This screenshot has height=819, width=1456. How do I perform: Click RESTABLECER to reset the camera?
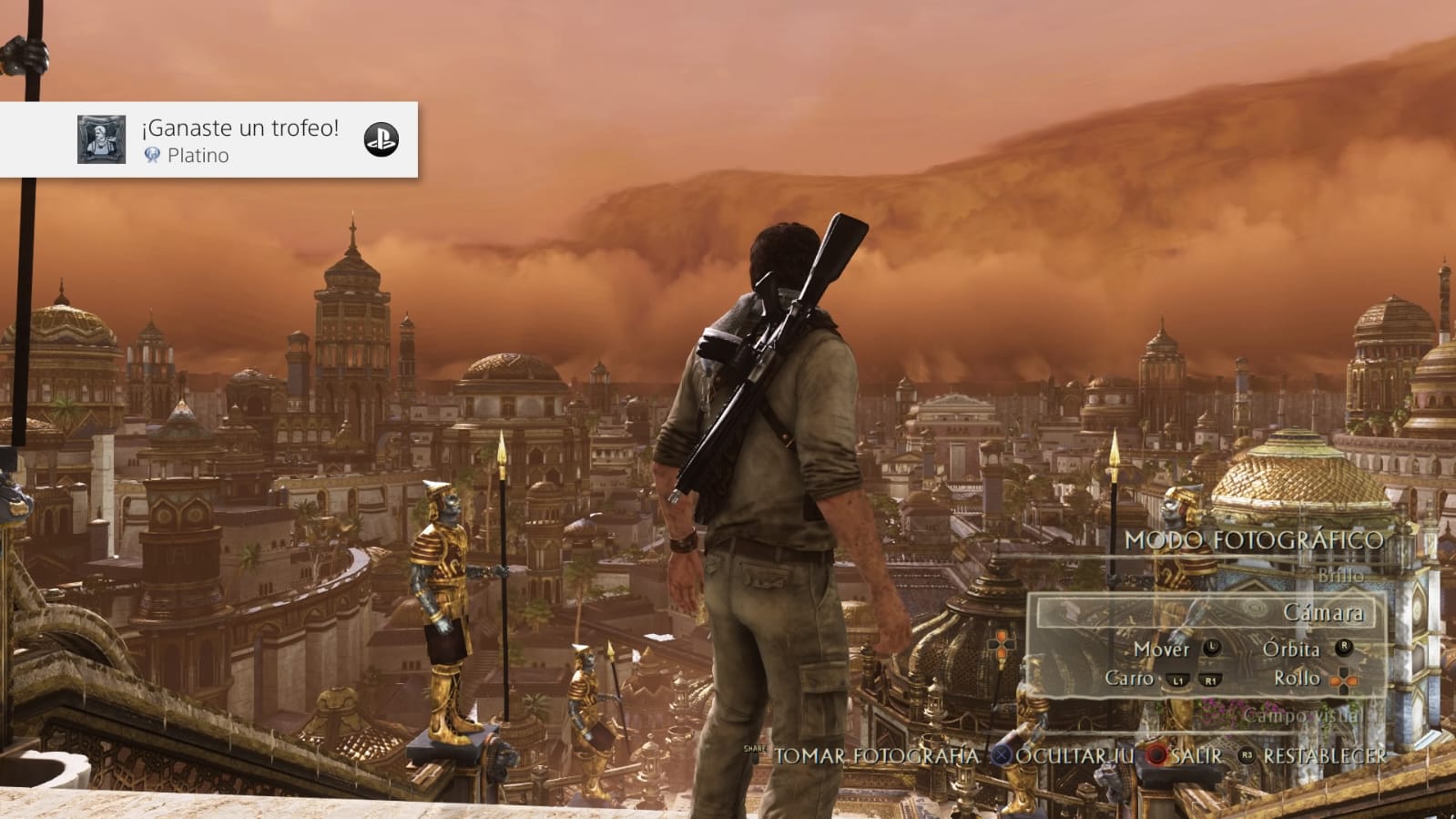click(x=1325, y=755)
